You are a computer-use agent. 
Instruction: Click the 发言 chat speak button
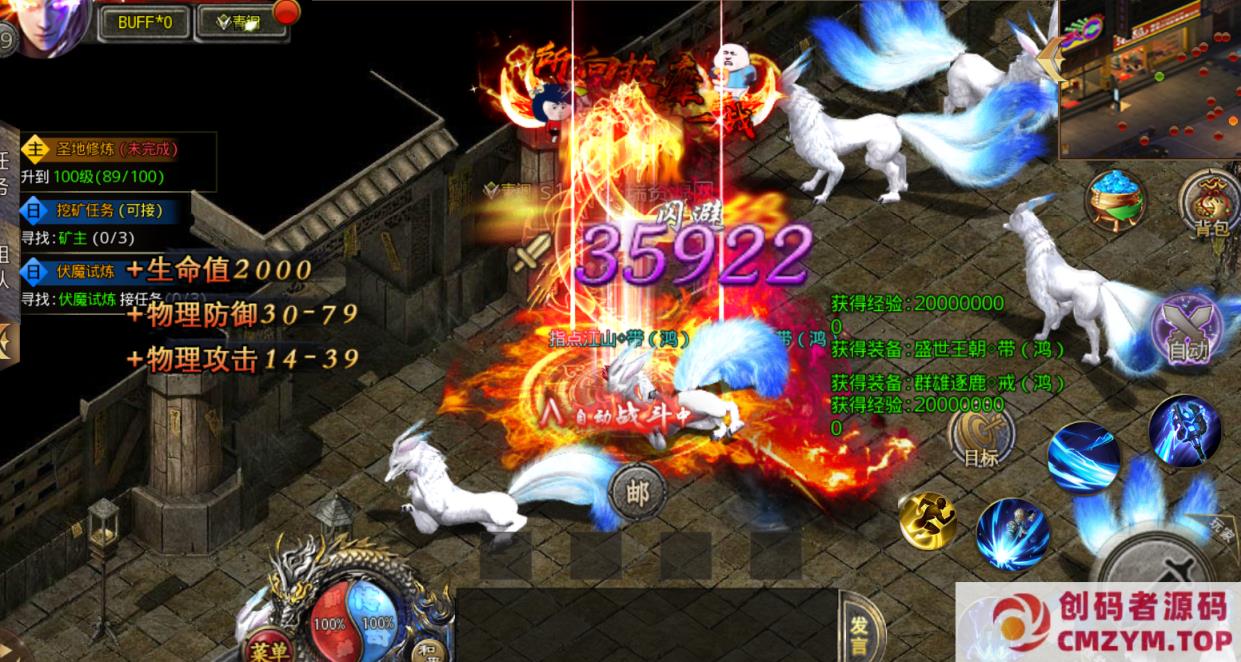point(861,630)
